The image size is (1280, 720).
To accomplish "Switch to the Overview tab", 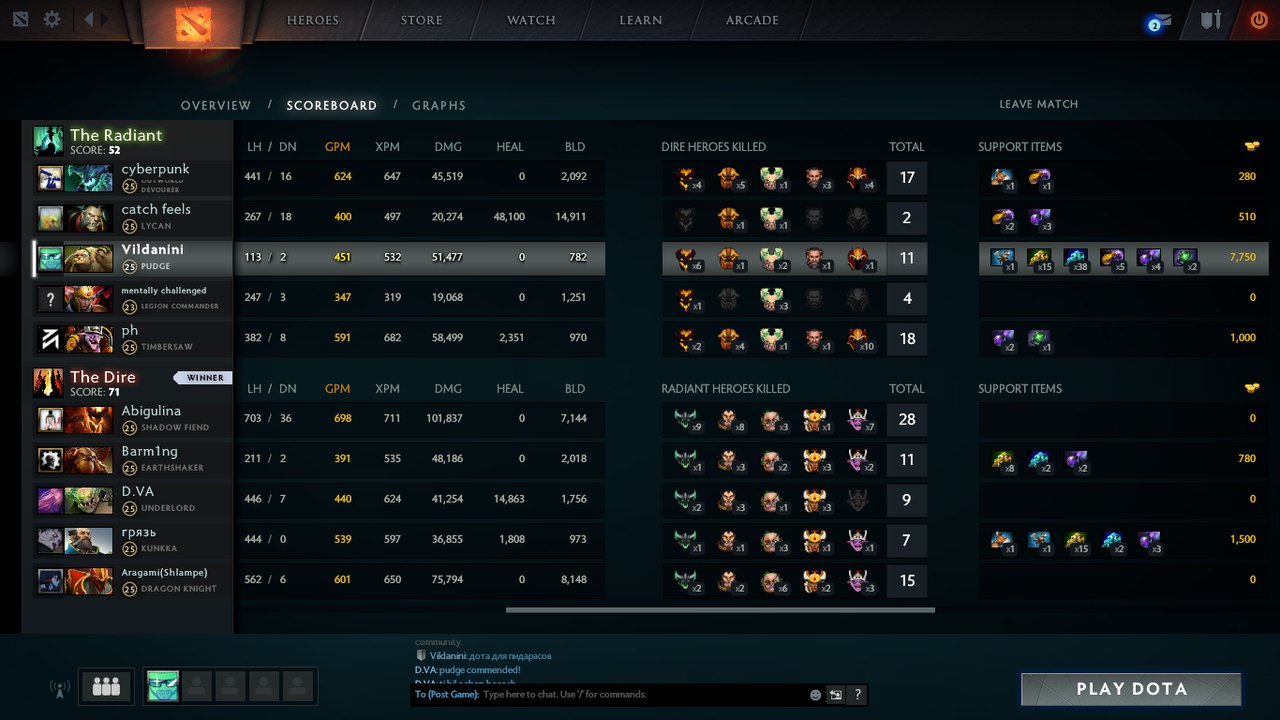I will click(216, 105).
